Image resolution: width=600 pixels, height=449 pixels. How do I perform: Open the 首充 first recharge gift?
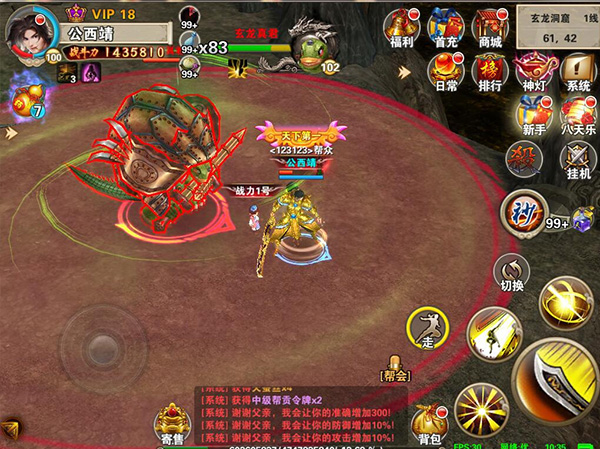coord(445,27)
